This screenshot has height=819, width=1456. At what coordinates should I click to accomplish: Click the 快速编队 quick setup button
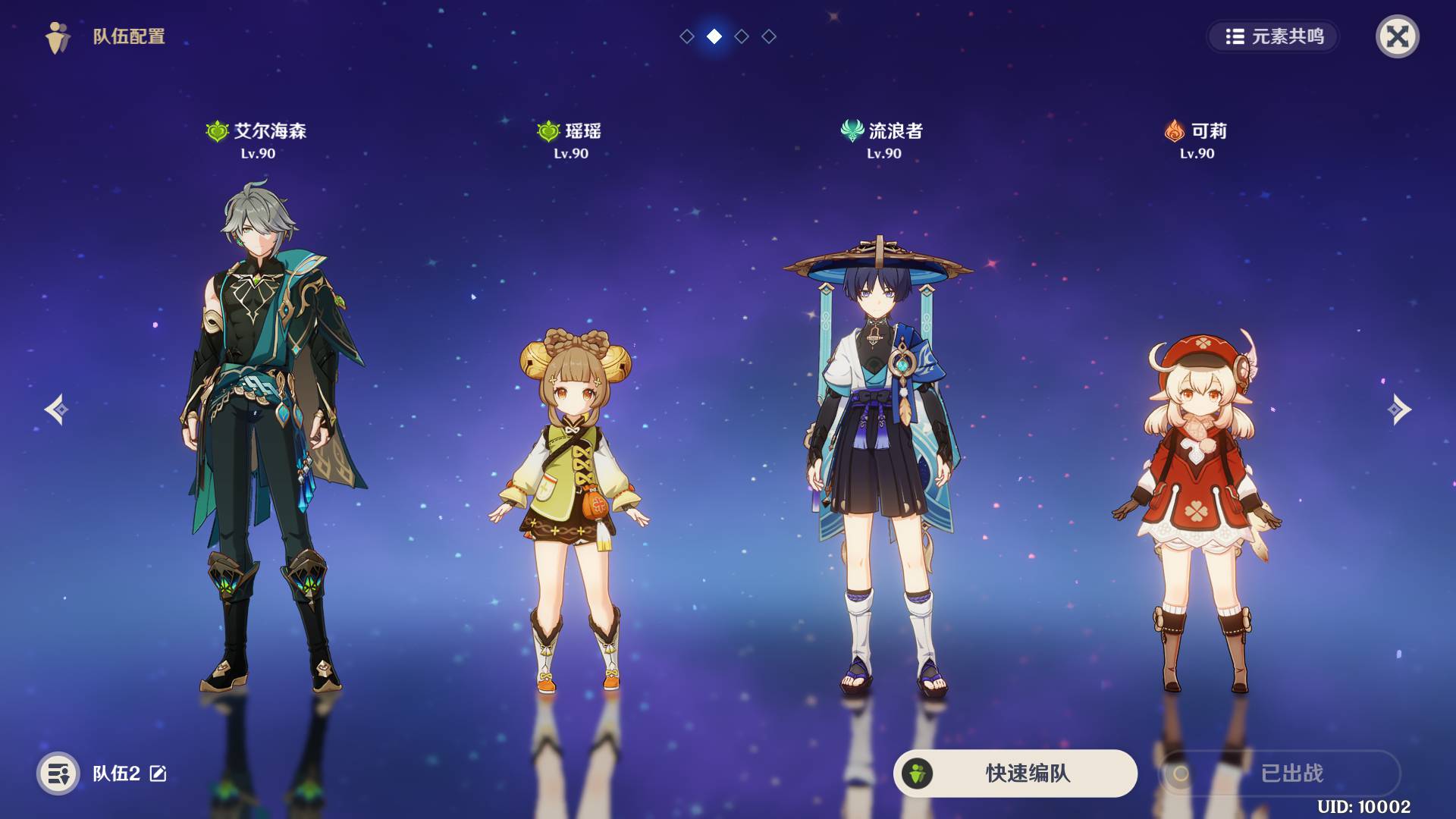coord(1015,773)
